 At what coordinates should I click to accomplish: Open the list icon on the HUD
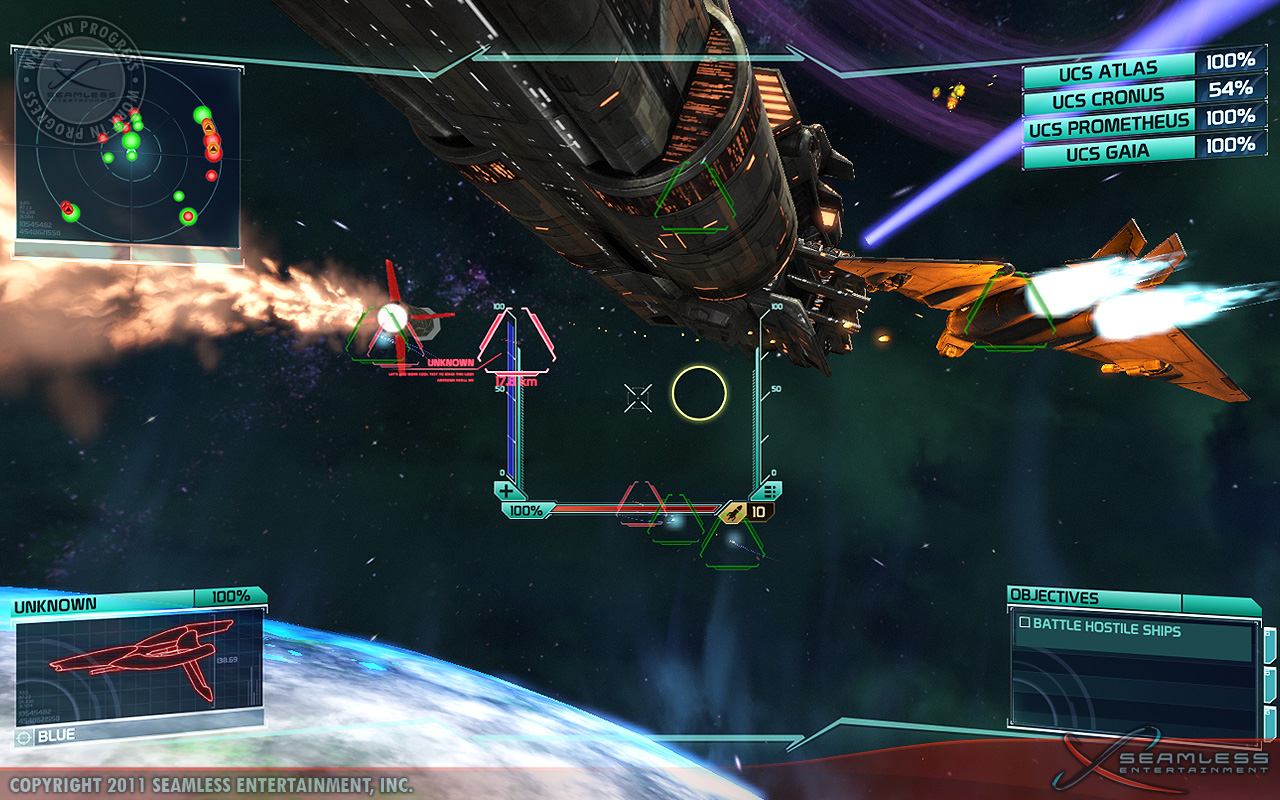[769, 491]
